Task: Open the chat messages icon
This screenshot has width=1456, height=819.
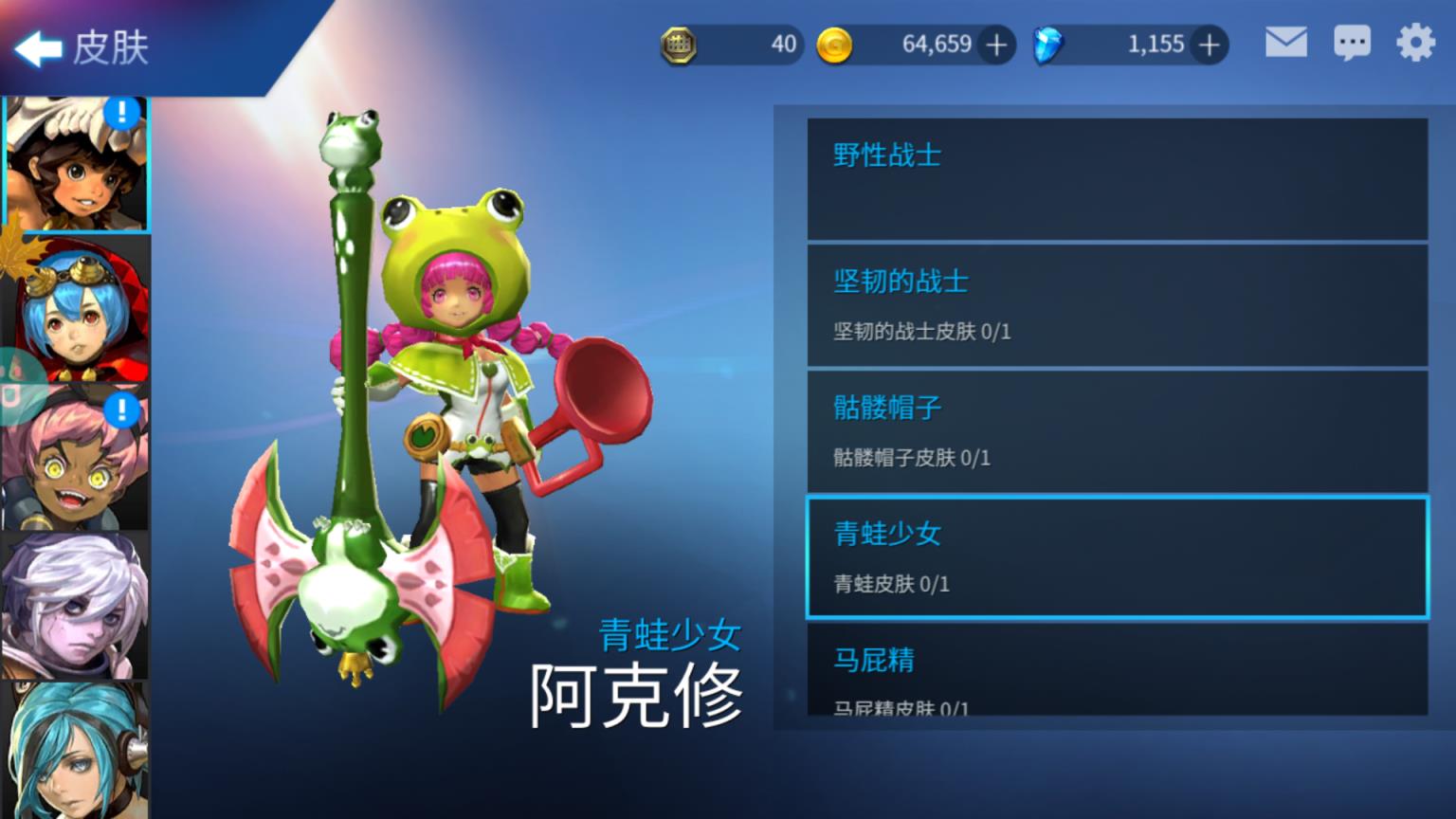Action: [x=1353, y=43]
